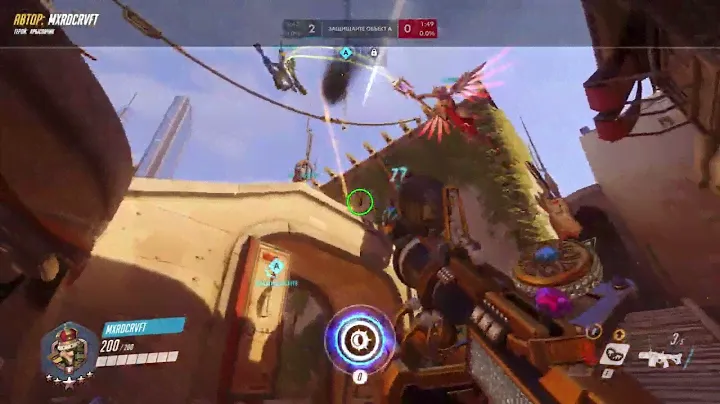
Task: Click the MXRDCRVFT player name plate
Action: [x=144, y=326]
